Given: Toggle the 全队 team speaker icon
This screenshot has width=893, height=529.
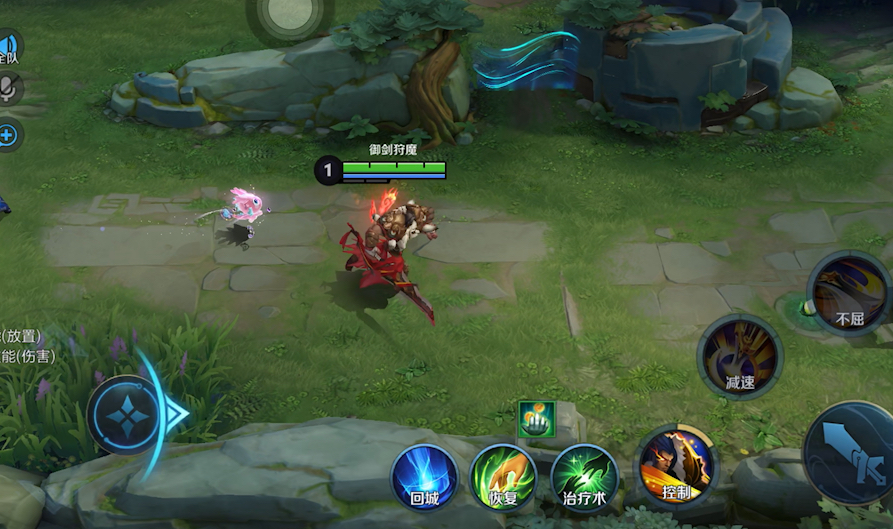Looking at the screenshot, I should coord(8,46).
